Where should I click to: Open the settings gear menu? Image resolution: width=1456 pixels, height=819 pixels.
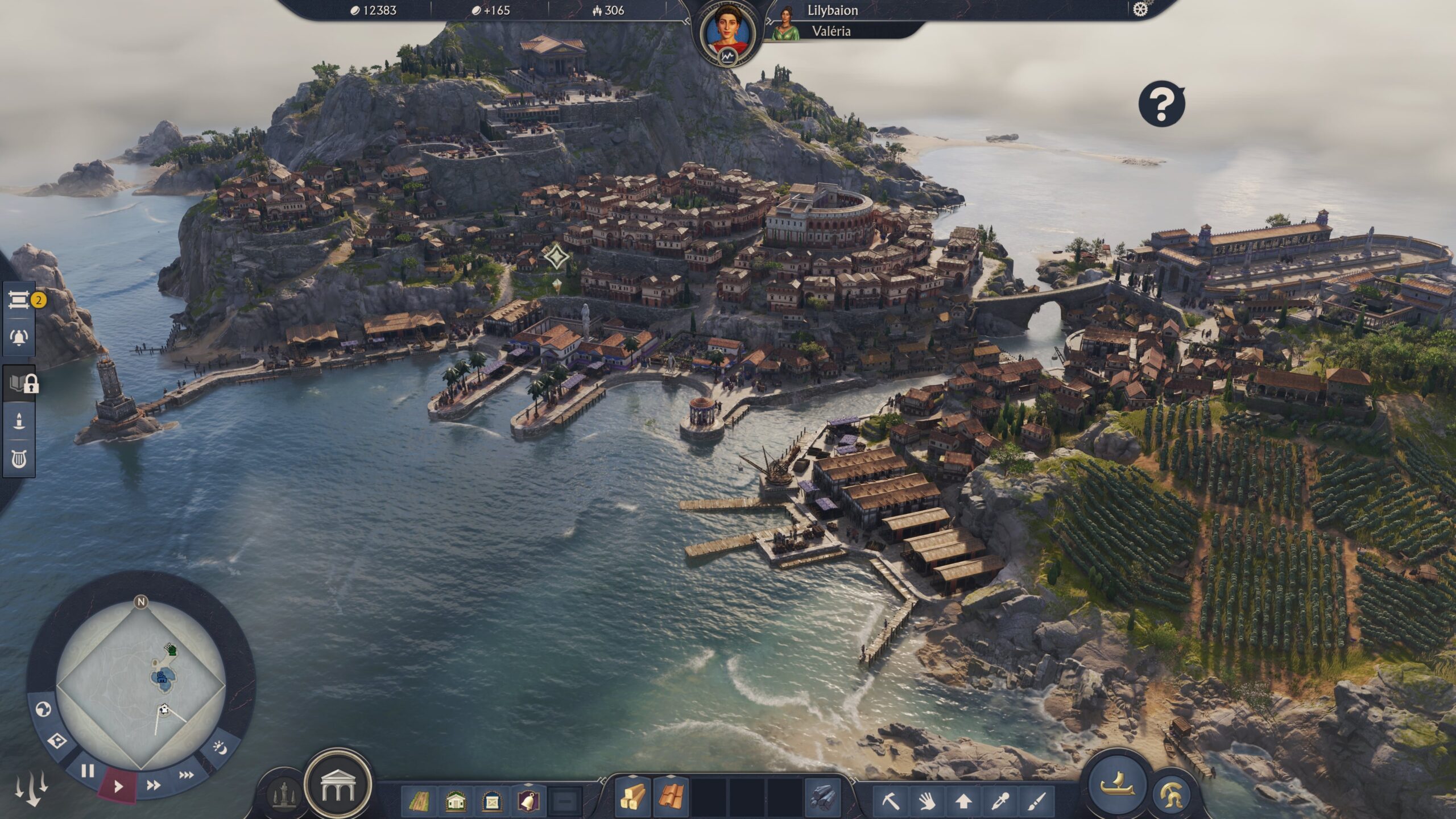1140,10
